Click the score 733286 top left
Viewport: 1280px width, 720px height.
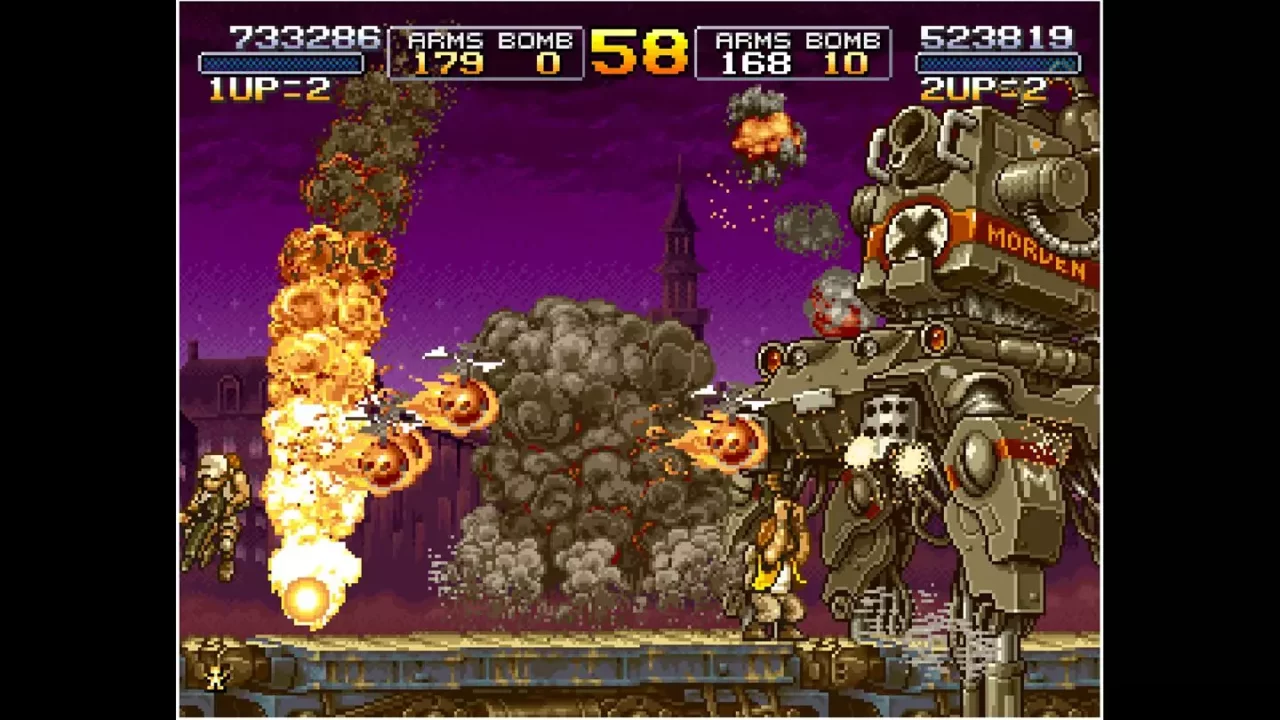tap(303, 35)
